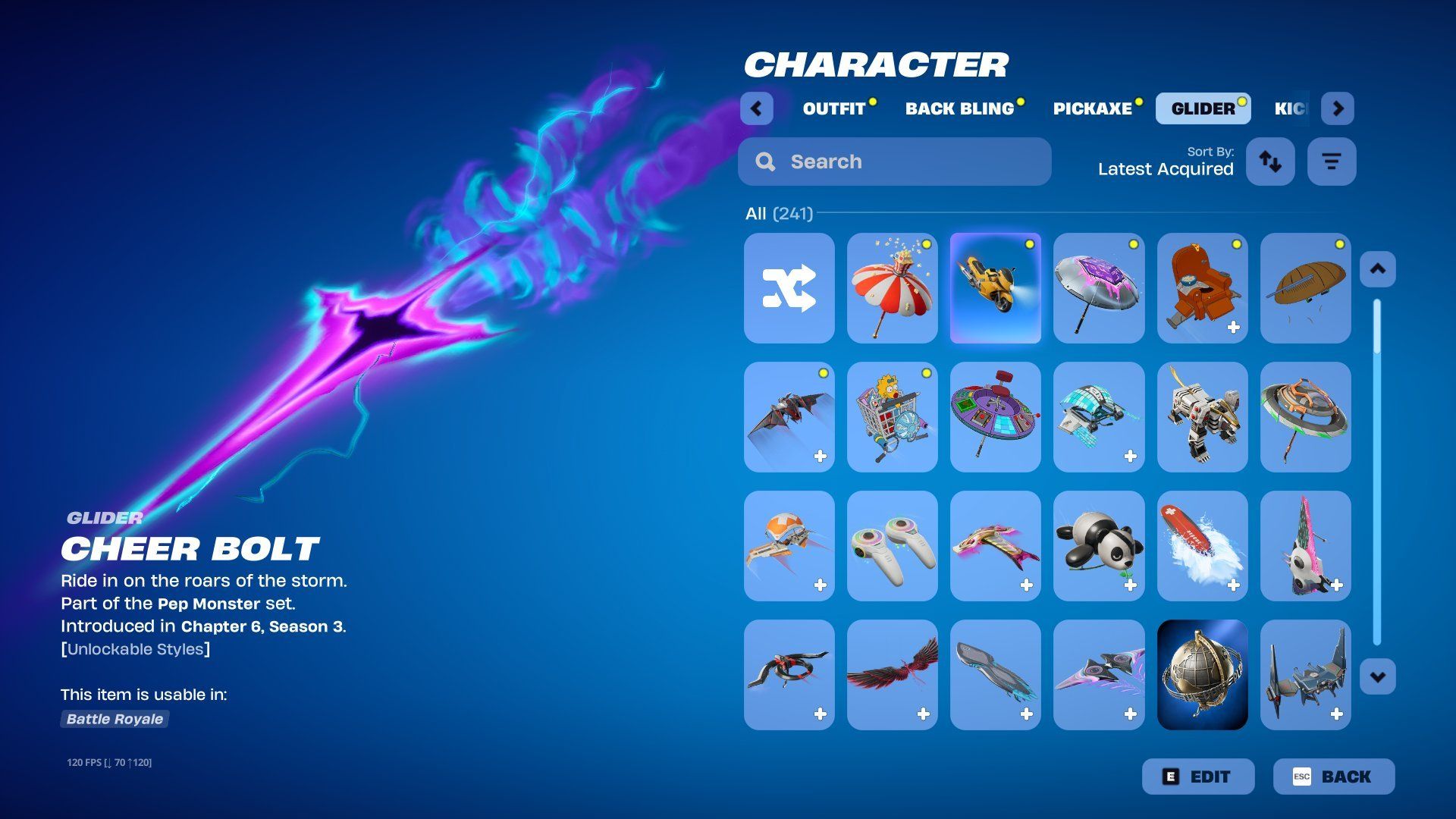Open the filter options button
1456x819 pixels.
(x=1331, y=162)
